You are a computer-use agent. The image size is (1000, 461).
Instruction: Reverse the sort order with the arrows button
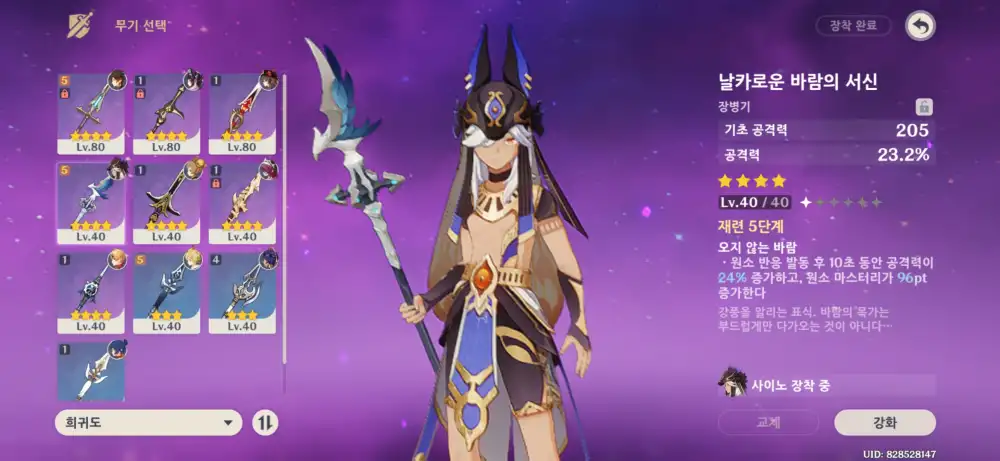tap(265, 422)
